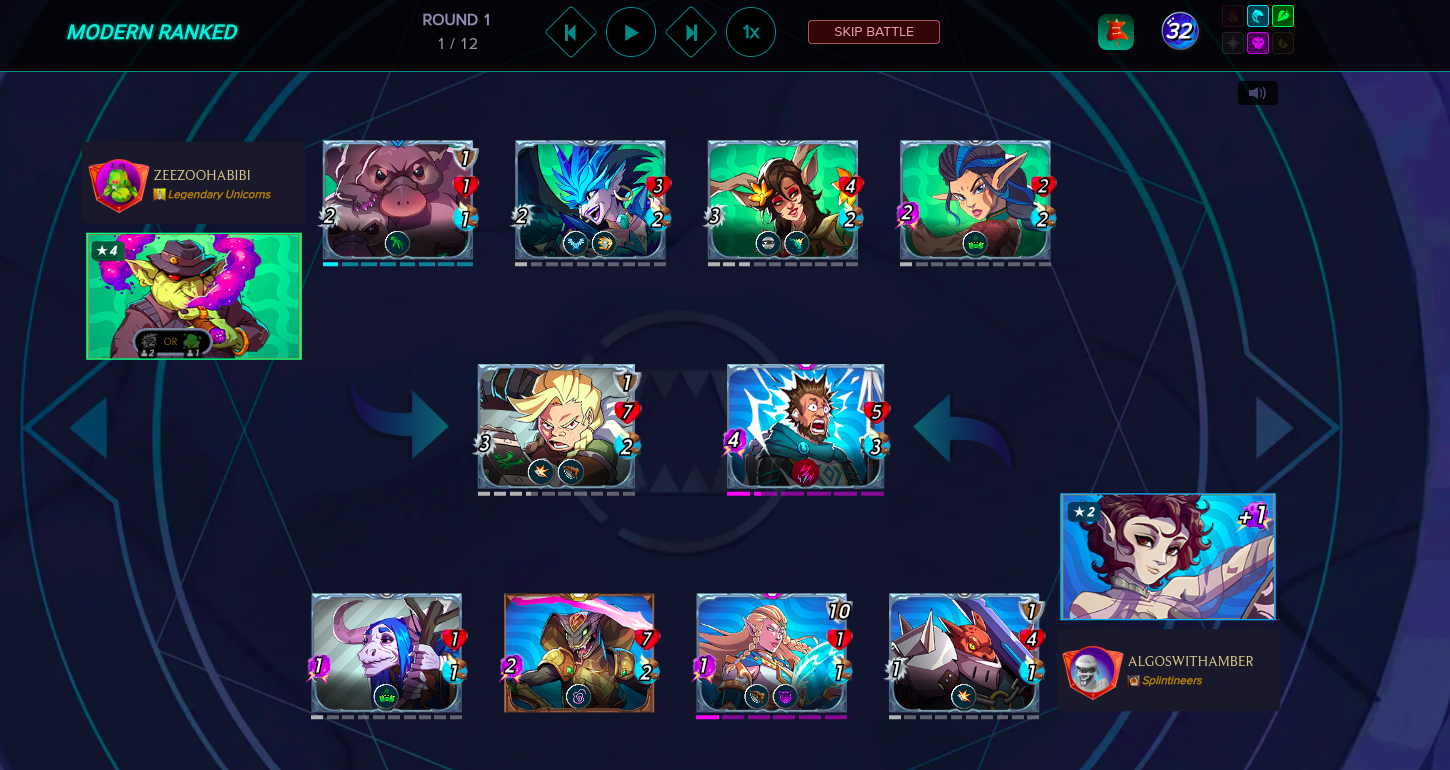Screen dimensions: 1450x770
Task: Toggle the sound speaker button
Action: point(1257,93)
